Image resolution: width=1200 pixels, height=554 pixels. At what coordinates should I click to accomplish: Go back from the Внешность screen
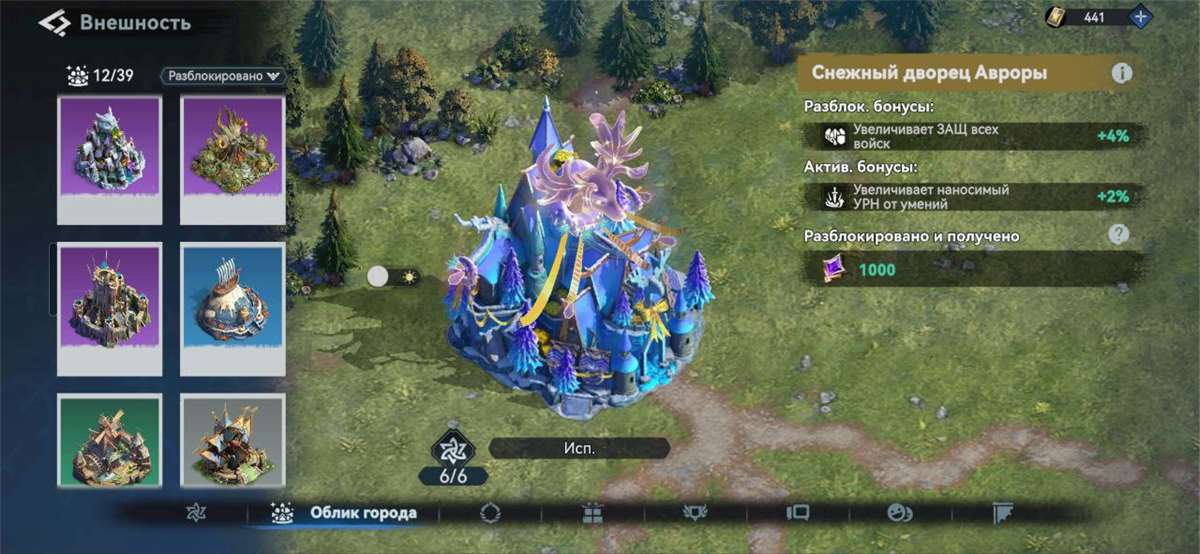point(54,22)
